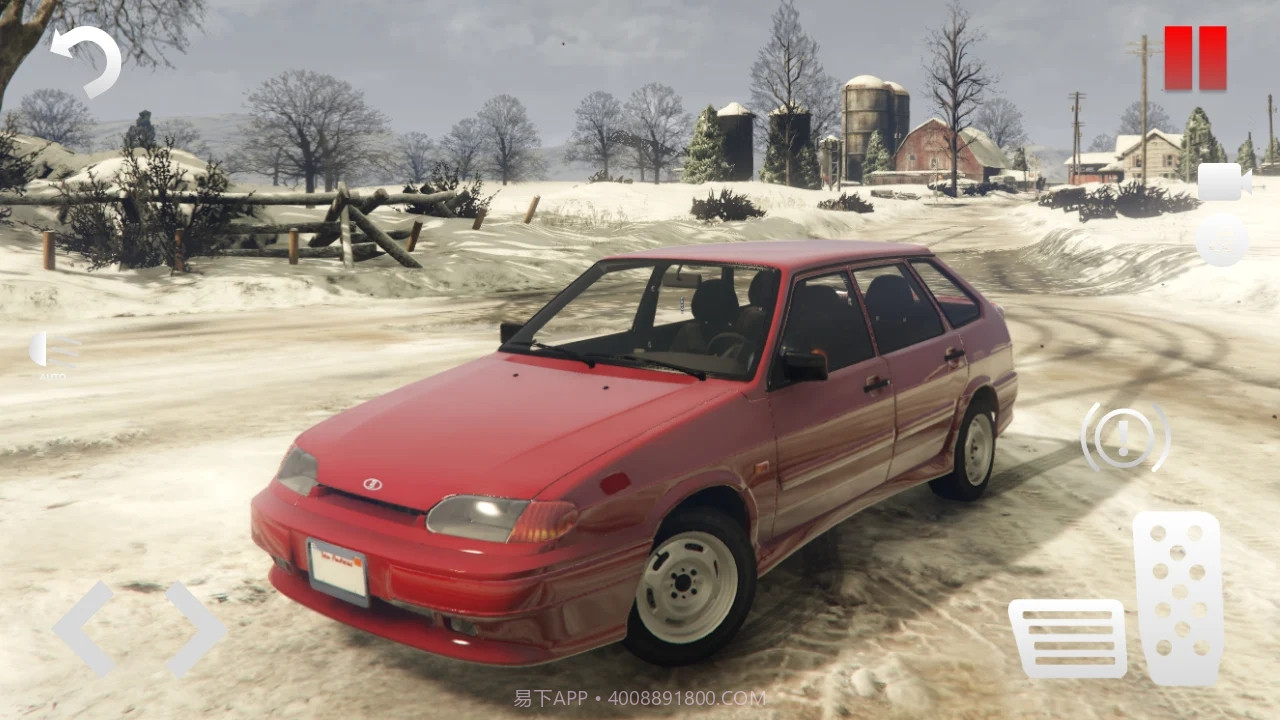1280x720 pixels.
Task: Pause the game with the red button
Action: click(x=1195, y=59)
